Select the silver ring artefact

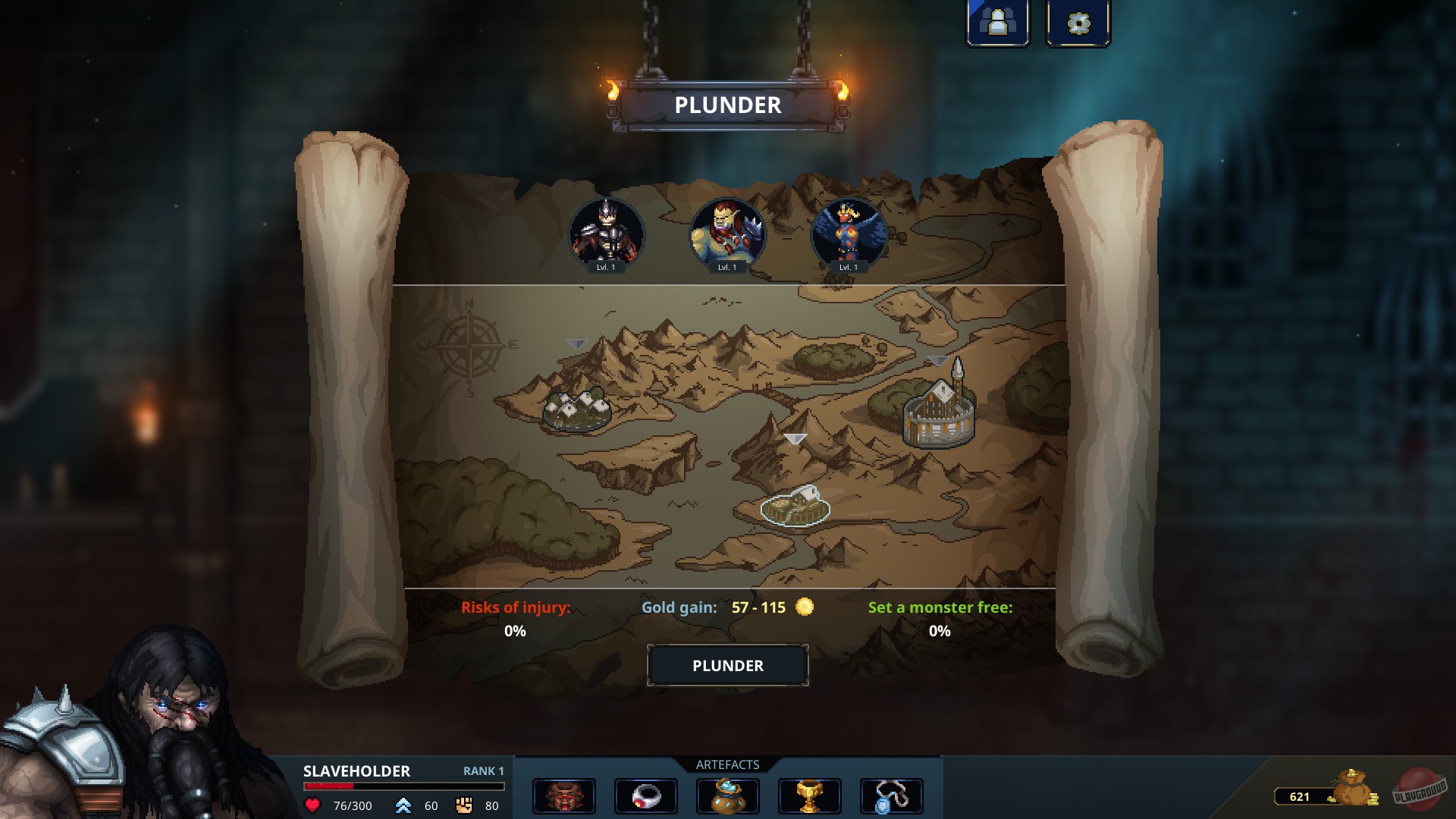click(646, 795)
